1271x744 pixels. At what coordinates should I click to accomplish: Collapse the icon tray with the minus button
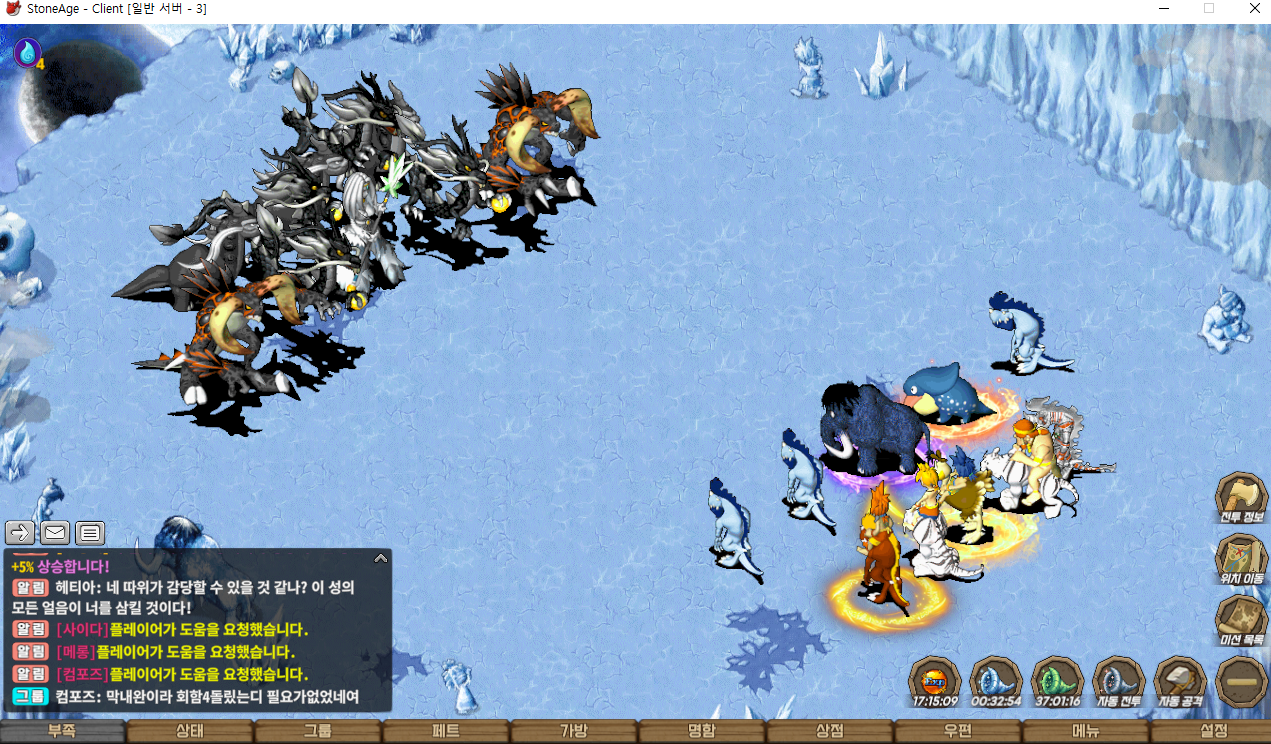[x=1241, y=681]
